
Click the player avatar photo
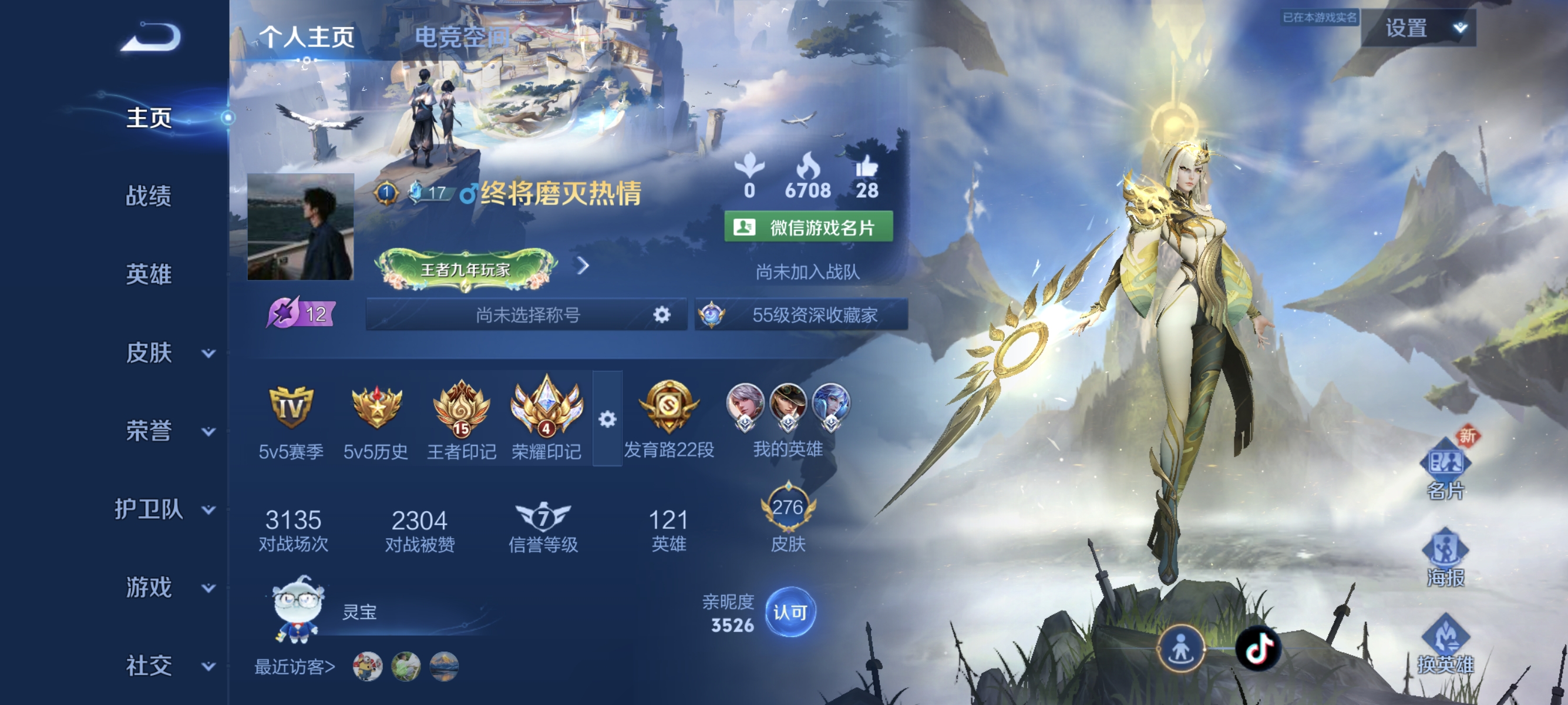pos(301,227)
